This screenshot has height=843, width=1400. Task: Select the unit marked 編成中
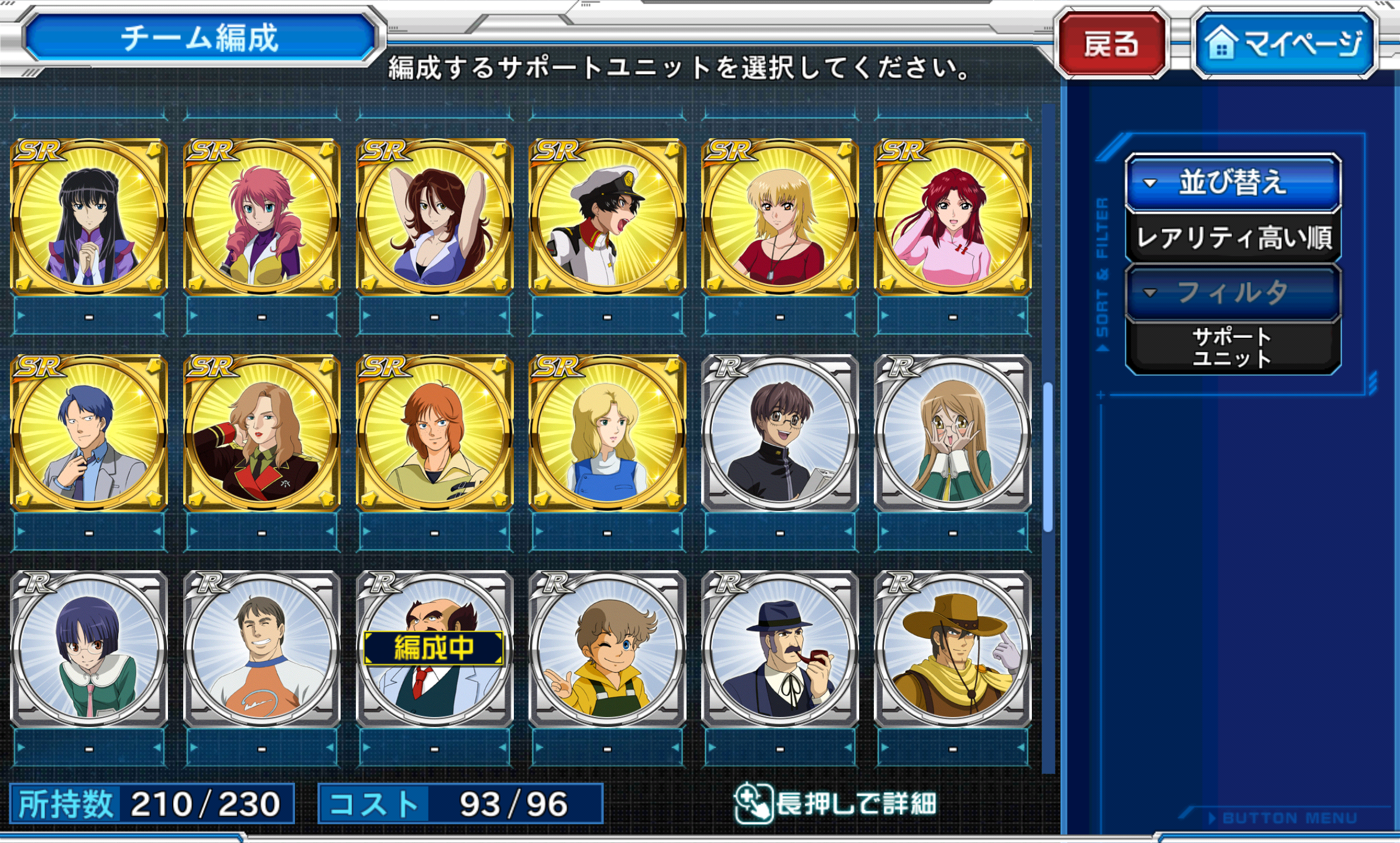point(434,649)
